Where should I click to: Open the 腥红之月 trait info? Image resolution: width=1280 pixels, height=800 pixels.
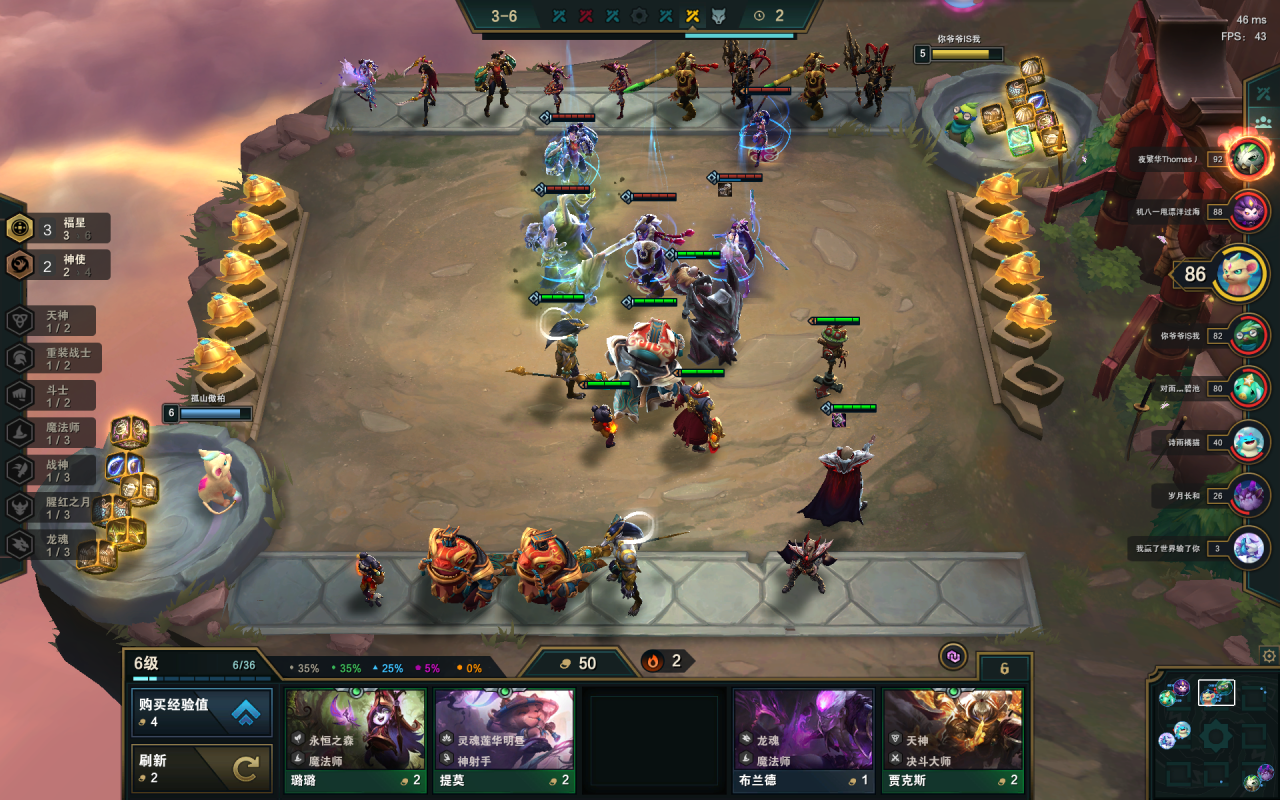tap(56, 508)
